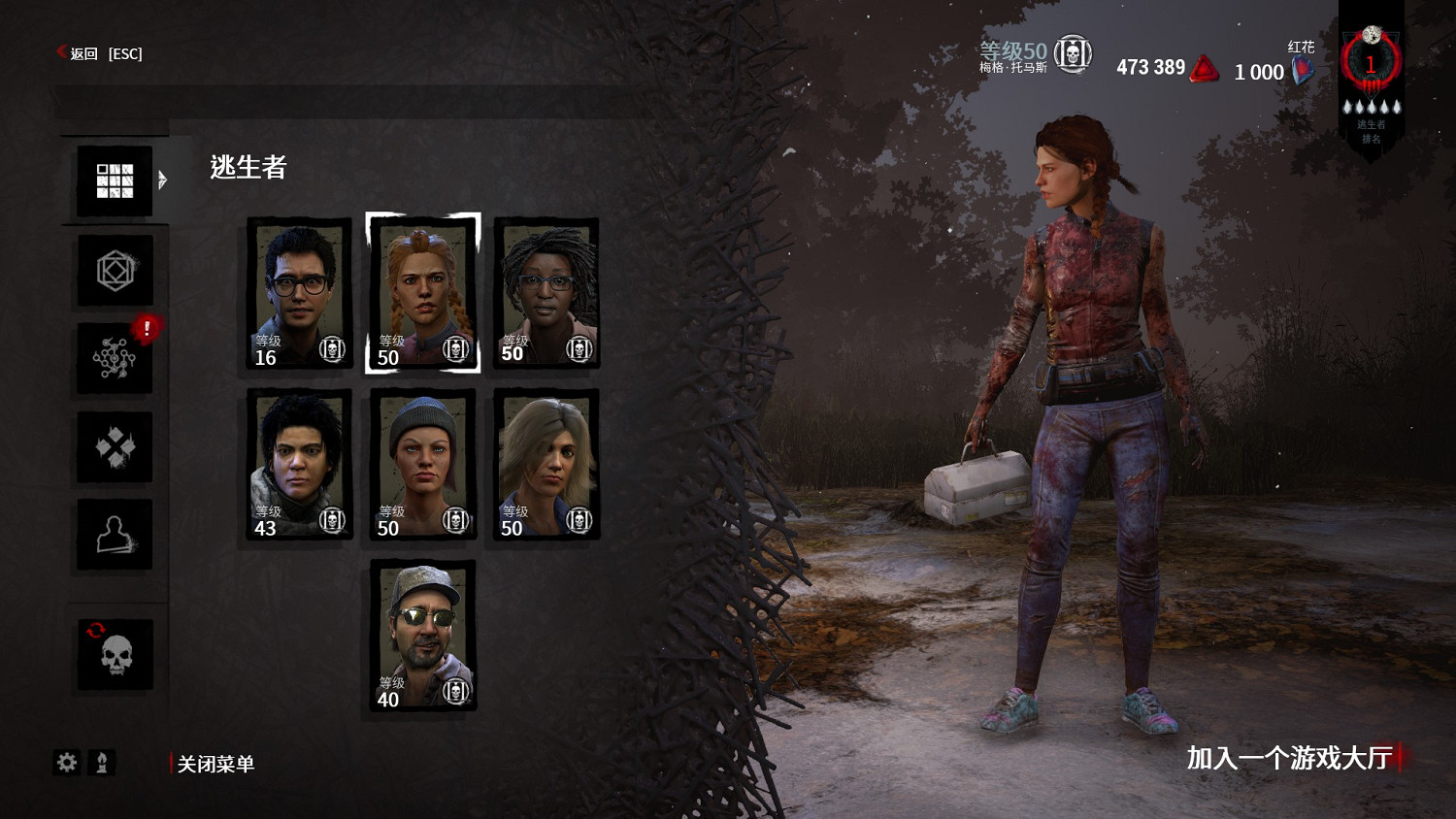This screenshot has height=819, width=1456.
Task: Open the bloodweb tab with red alert
Action: pyautogui.click(x=115, y=359)
